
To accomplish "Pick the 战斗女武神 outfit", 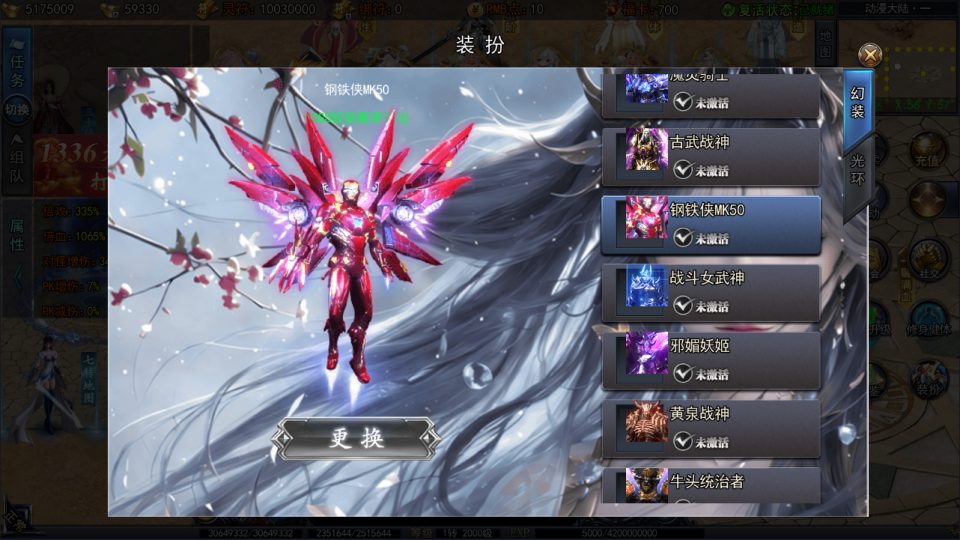I will click(710, 291).
